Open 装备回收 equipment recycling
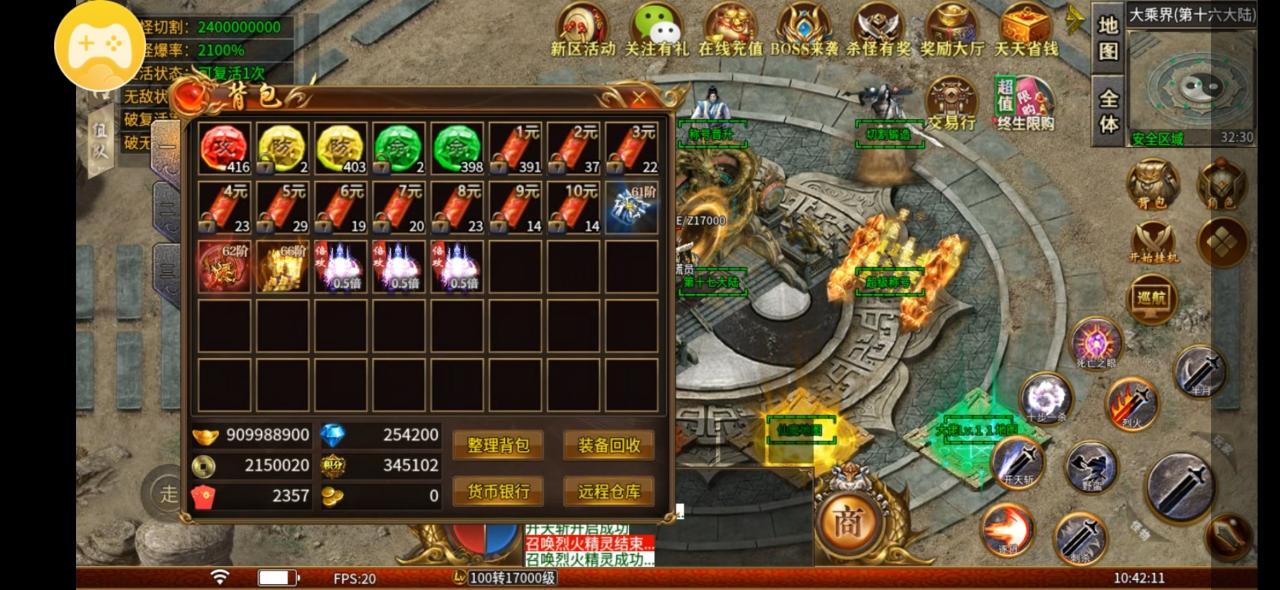This screenshot has width=1280, height=590. click(608, 445)
